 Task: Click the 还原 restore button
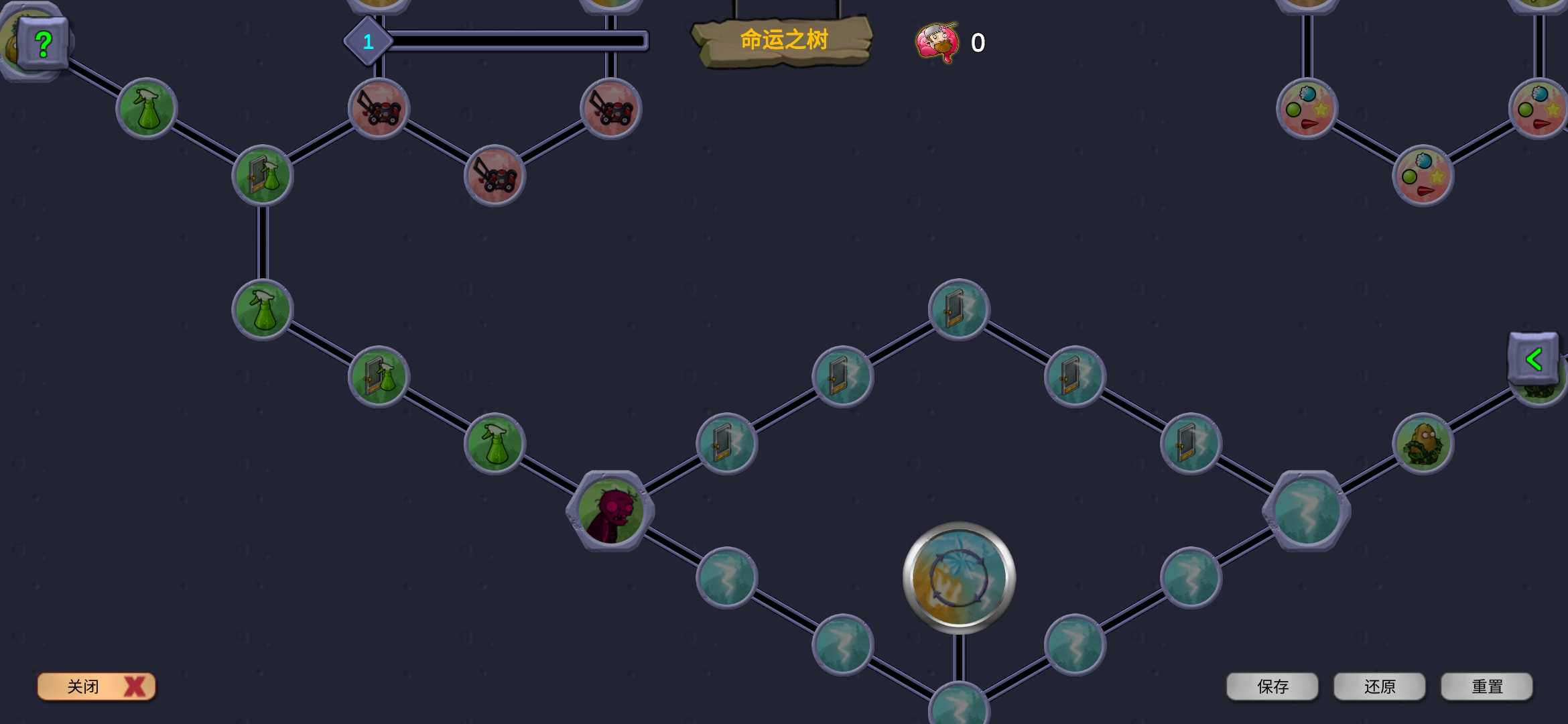point(1379,686)
